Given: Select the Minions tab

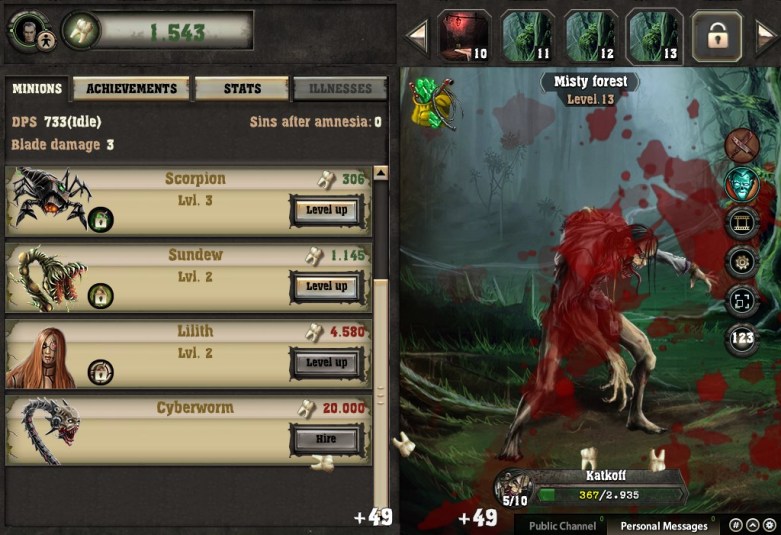Looking at the screenshot, I should pos(37,89).
